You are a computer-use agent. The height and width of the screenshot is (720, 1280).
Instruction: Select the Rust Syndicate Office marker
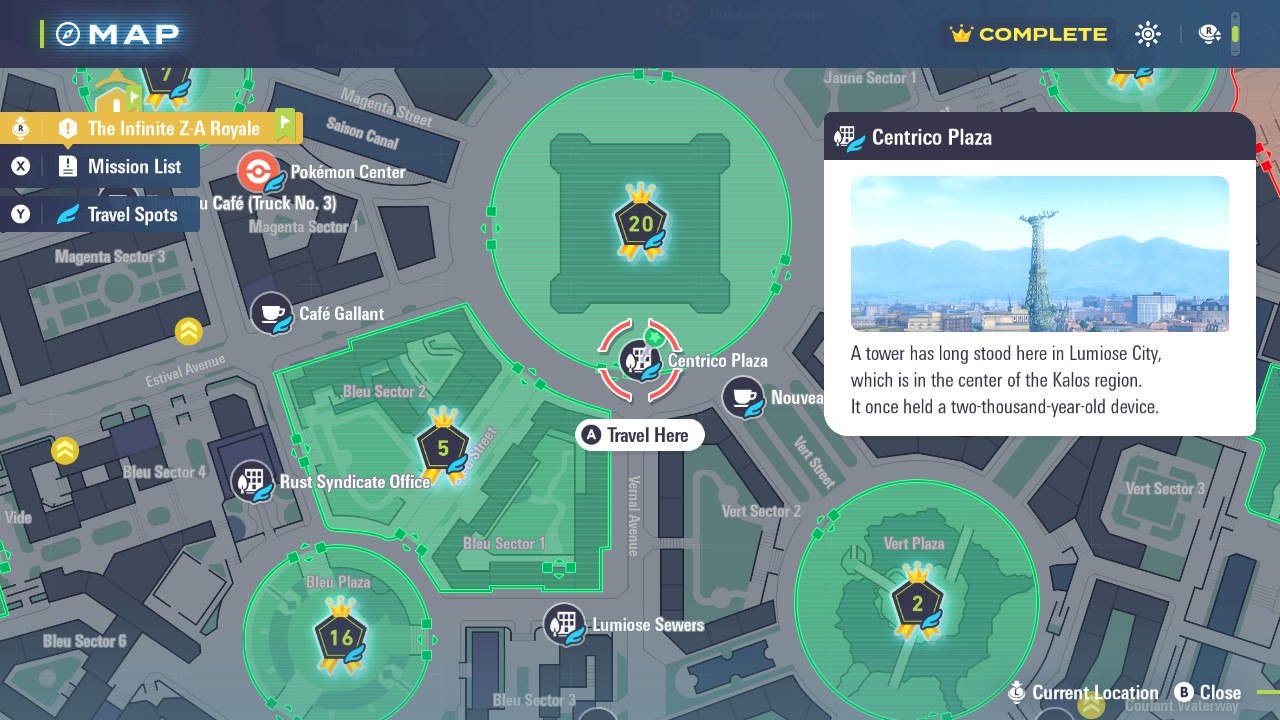[x=252, y=482]
